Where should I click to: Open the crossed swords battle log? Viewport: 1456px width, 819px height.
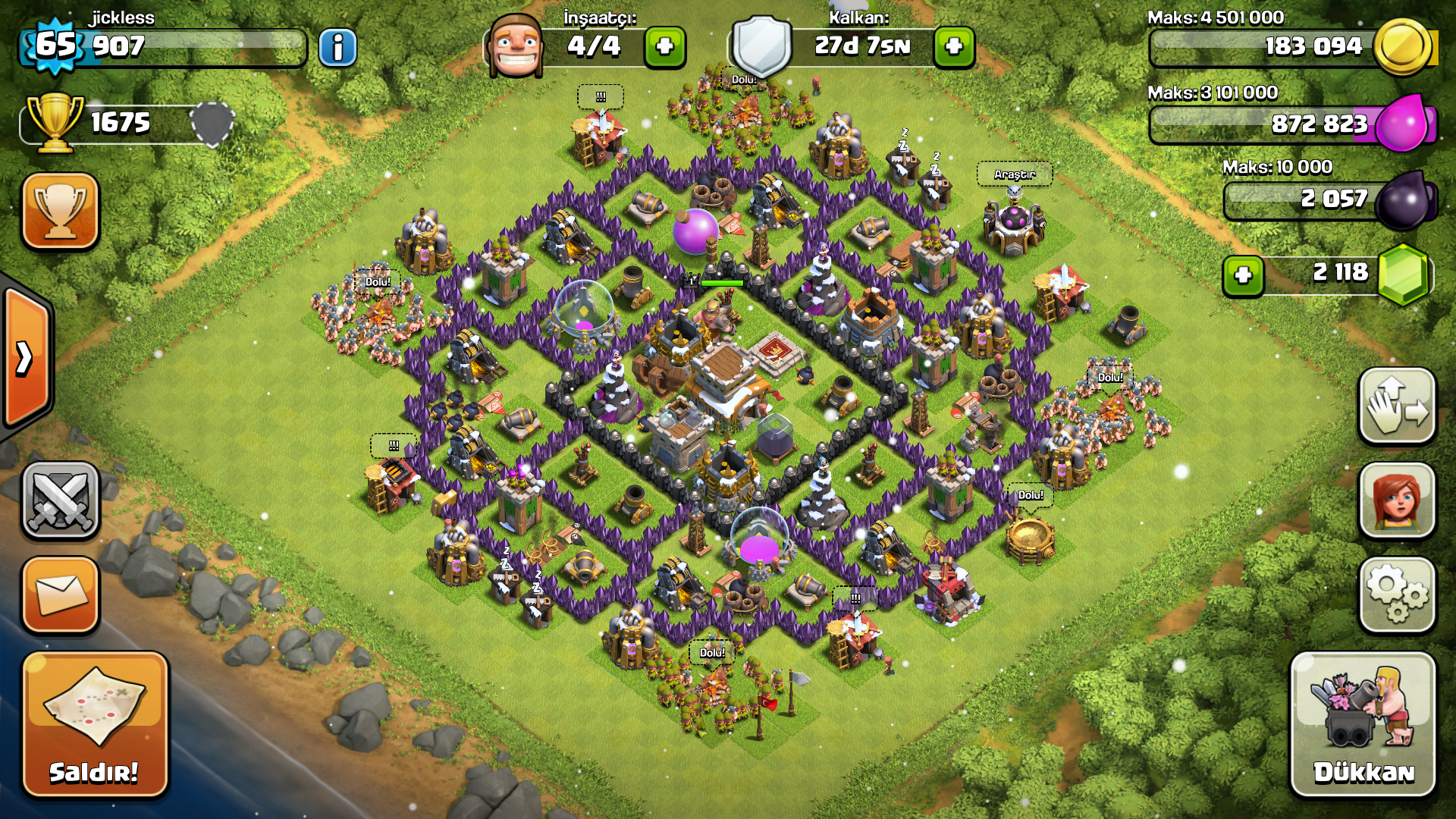61,501
